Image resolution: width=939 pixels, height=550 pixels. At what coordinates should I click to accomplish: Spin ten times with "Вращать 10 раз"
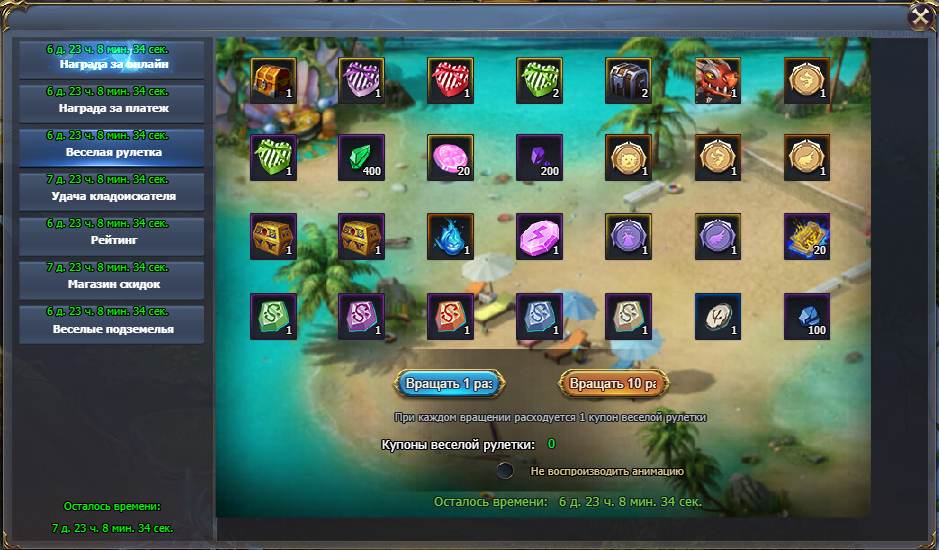point(612,384)
